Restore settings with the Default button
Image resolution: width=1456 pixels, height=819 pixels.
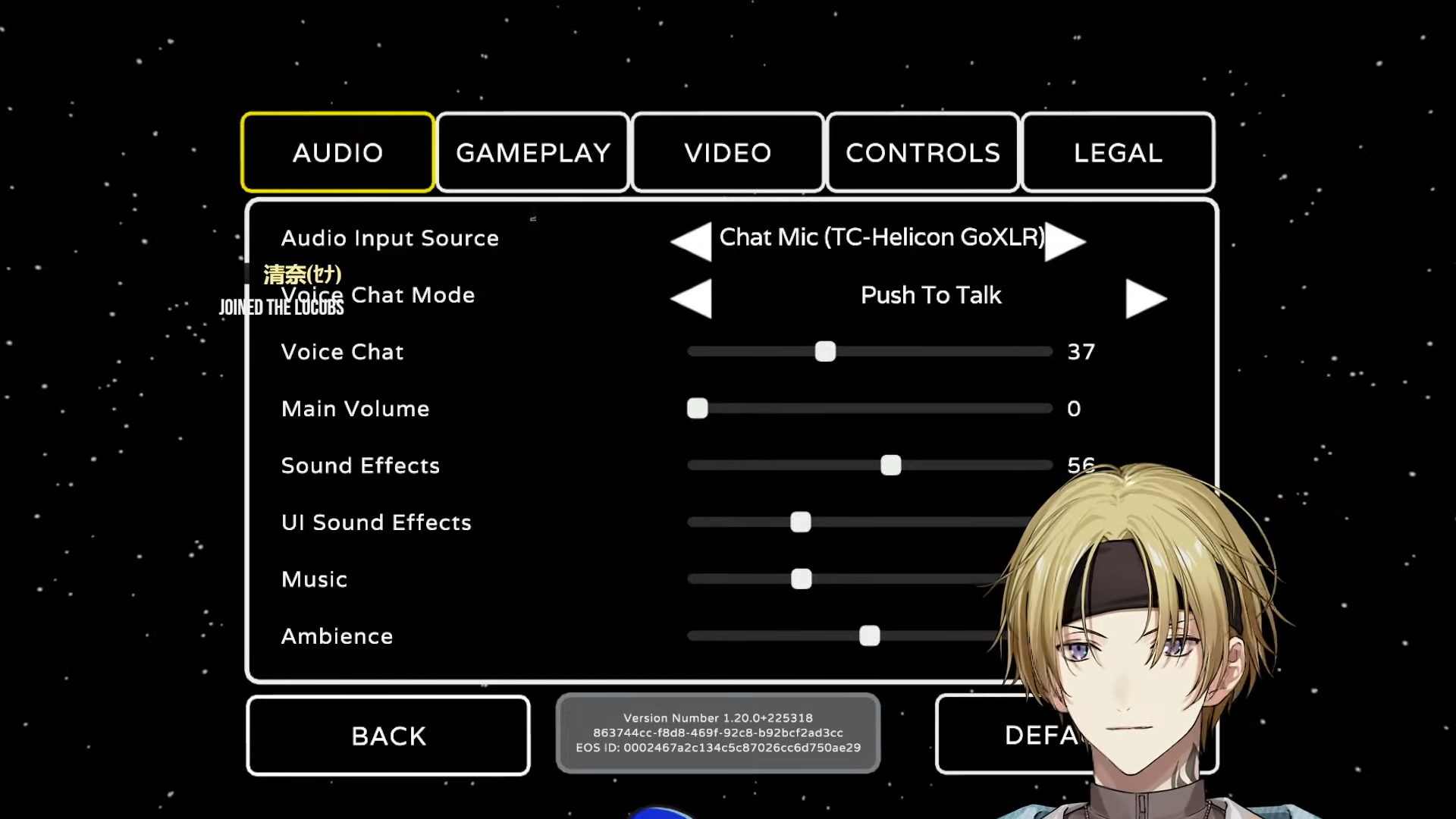click(x=1009, y=734)
